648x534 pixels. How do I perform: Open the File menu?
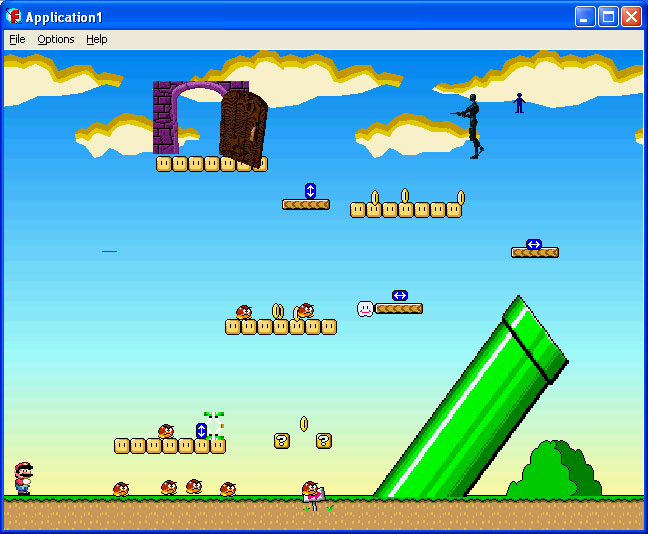[17, 39]
